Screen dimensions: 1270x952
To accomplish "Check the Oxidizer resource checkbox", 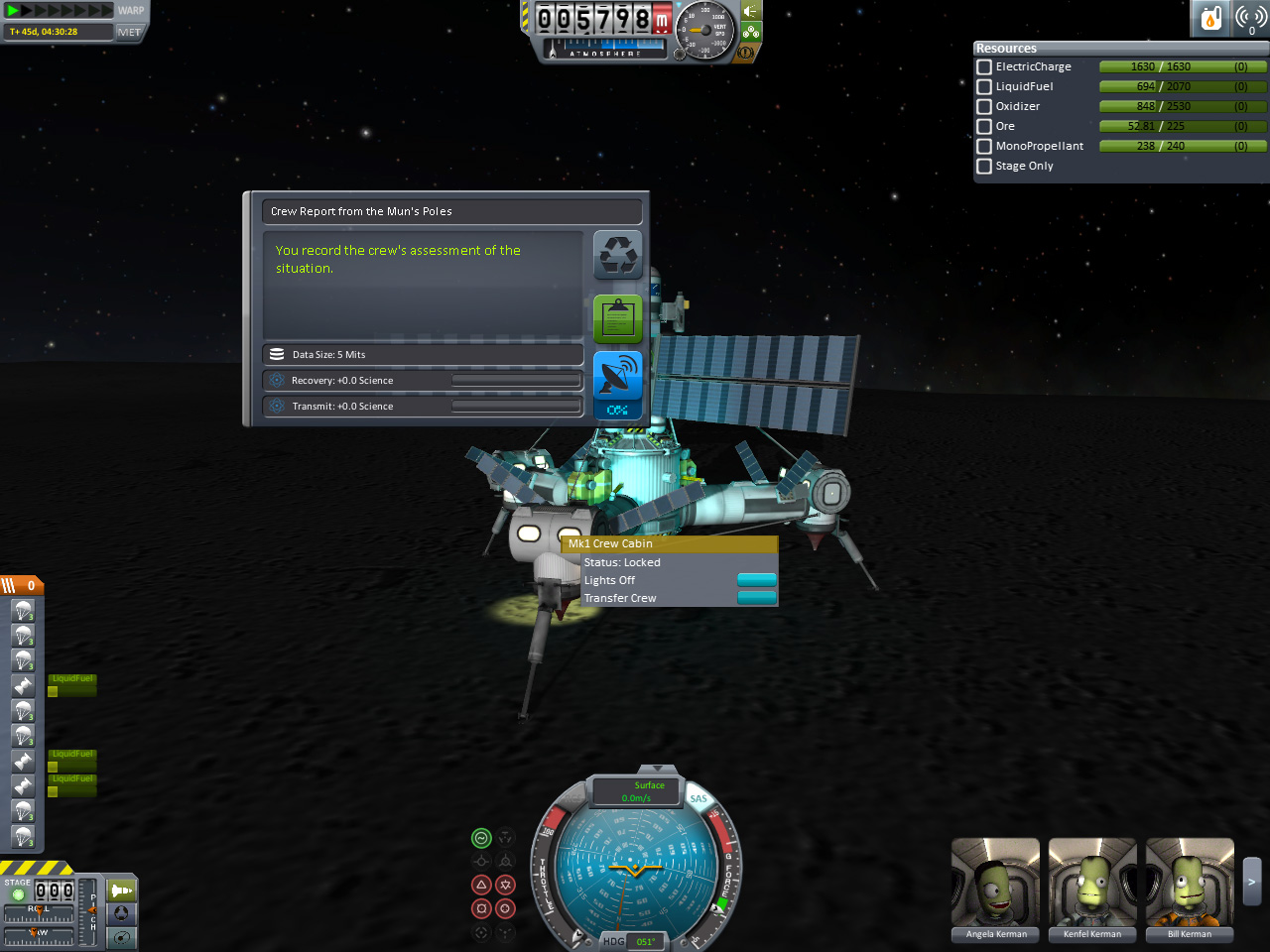I will 984,107.
